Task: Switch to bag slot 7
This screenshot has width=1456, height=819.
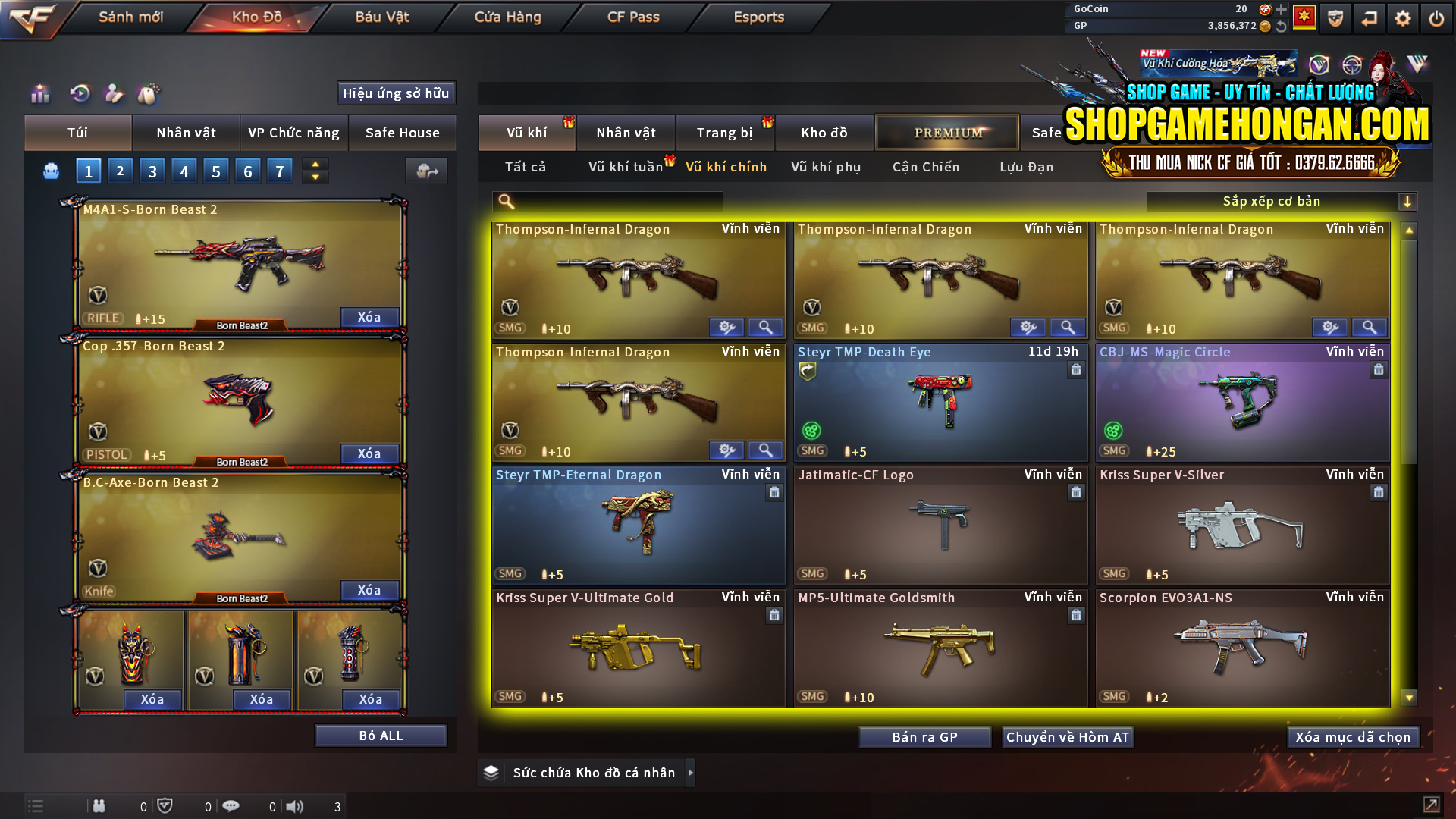Action: (x=280, y=171)
